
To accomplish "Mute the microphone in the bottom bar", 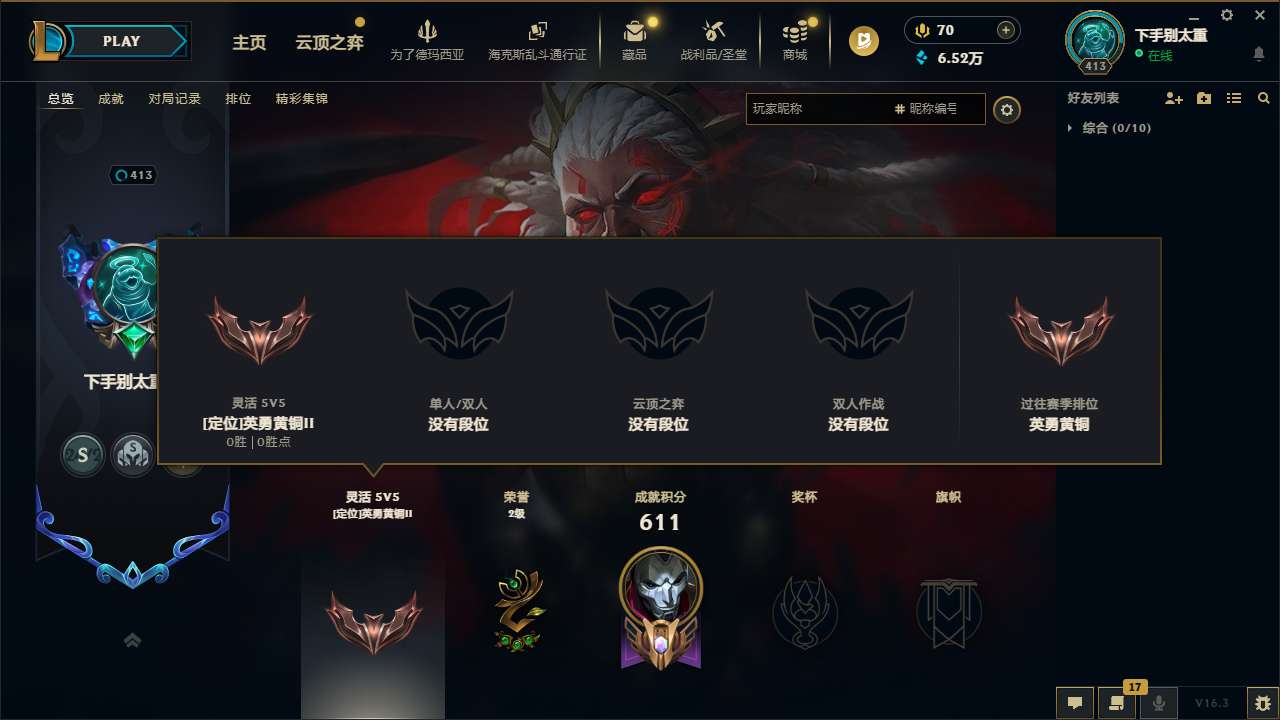I will pos(1158,703).
